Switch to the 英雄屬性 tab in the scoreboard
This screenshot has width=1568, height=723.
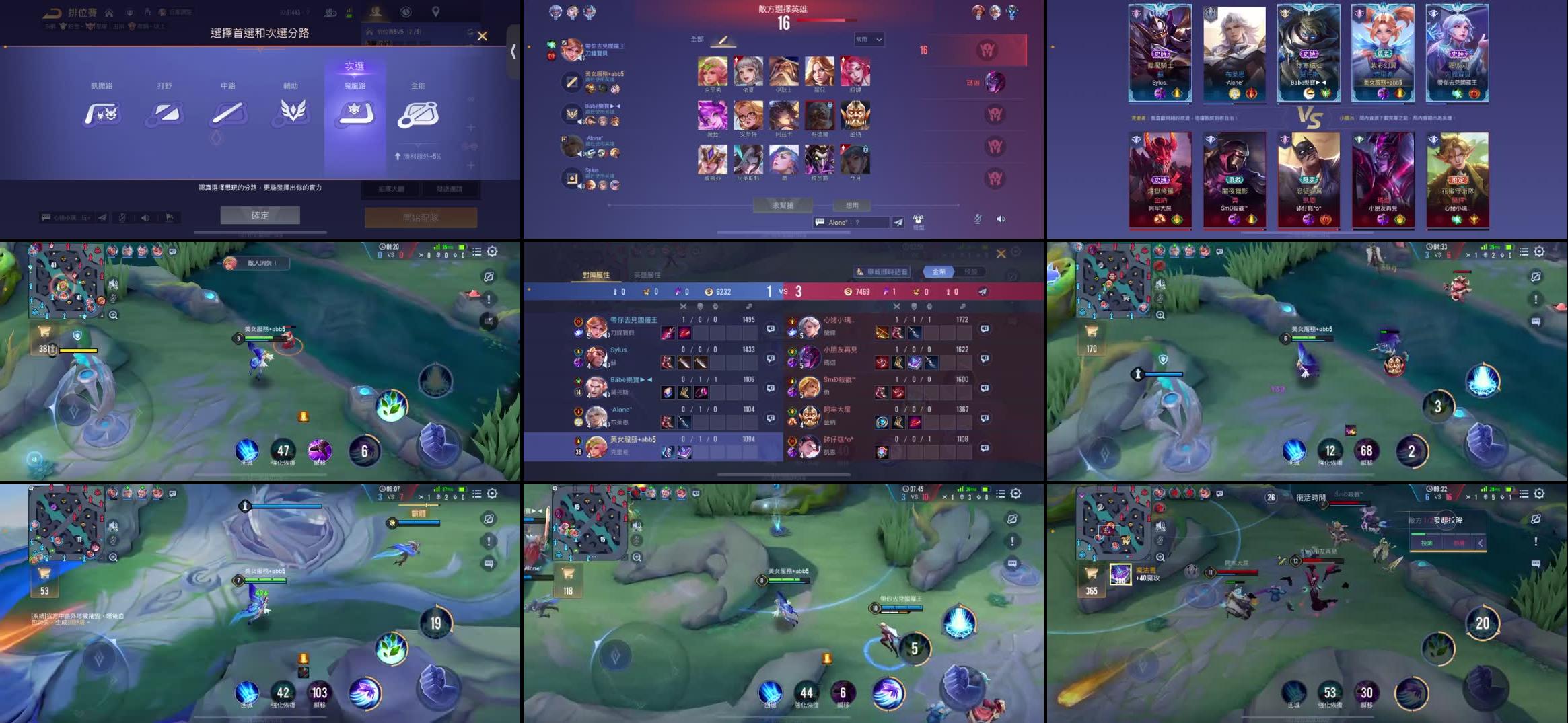(x=647, y=275)
